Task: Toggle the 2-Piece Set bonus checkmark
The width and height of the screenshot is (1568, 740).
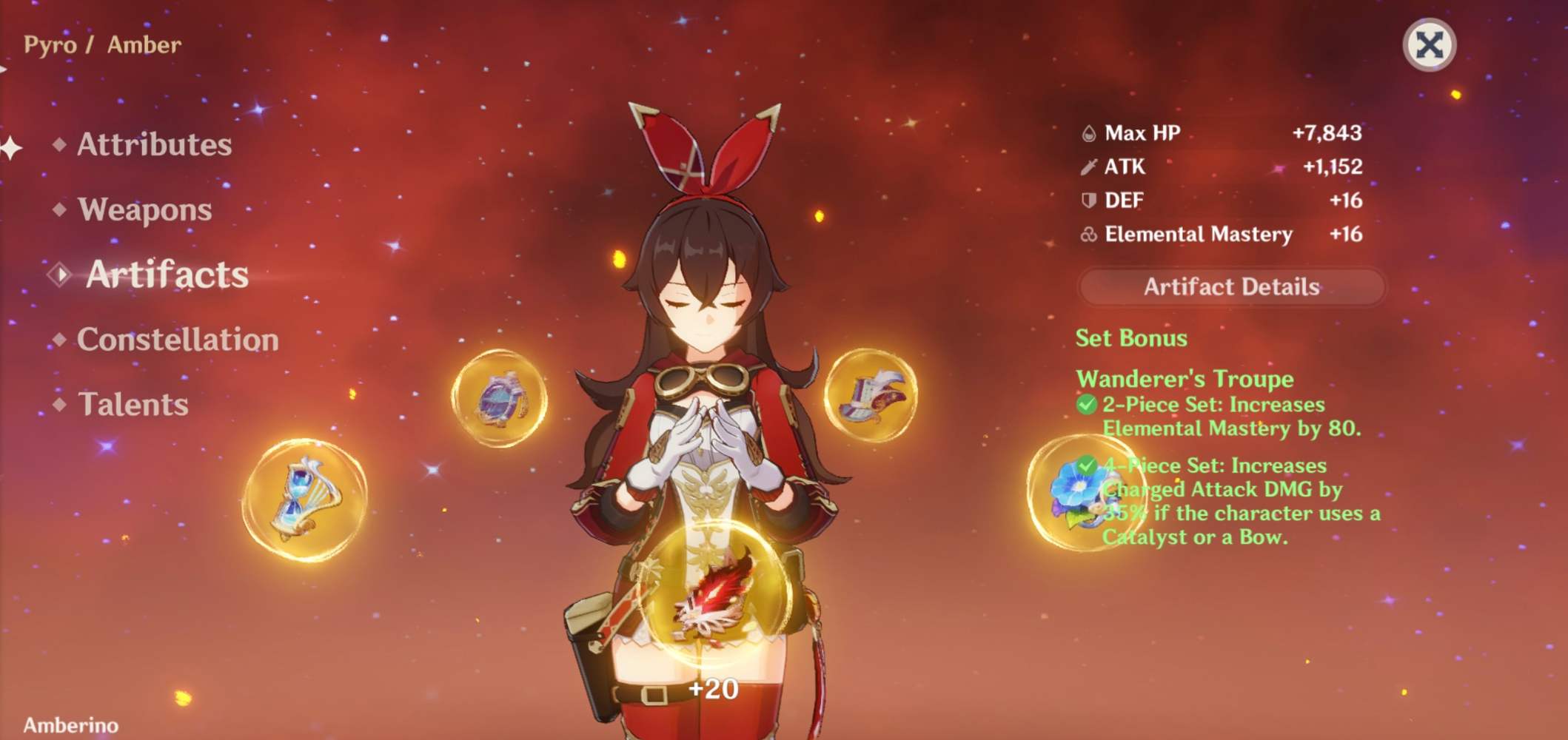Action: [x=1088, y=405]
